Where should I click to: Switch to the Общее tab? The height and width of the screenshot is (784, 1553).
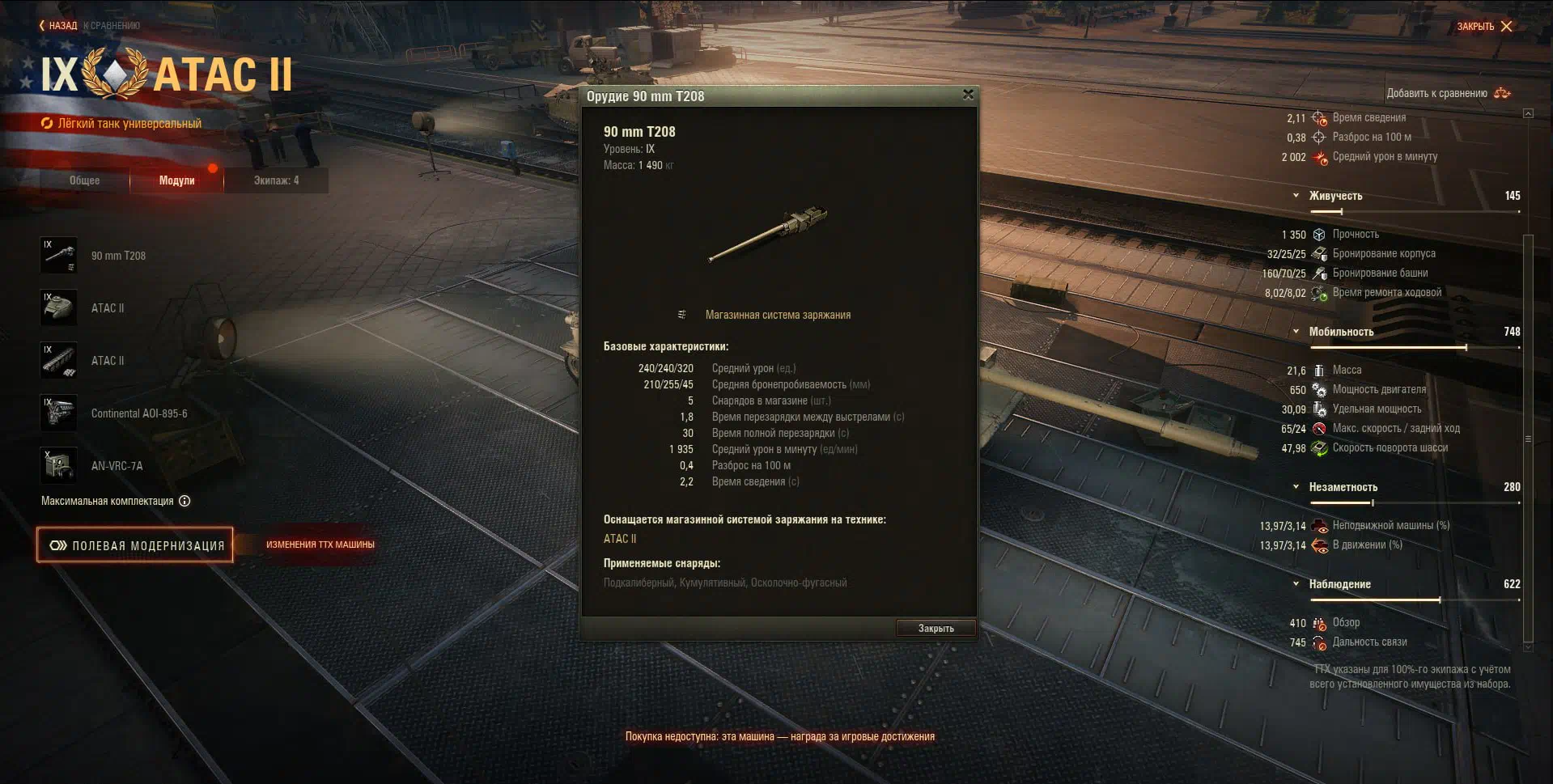click(x=84, y=180)
